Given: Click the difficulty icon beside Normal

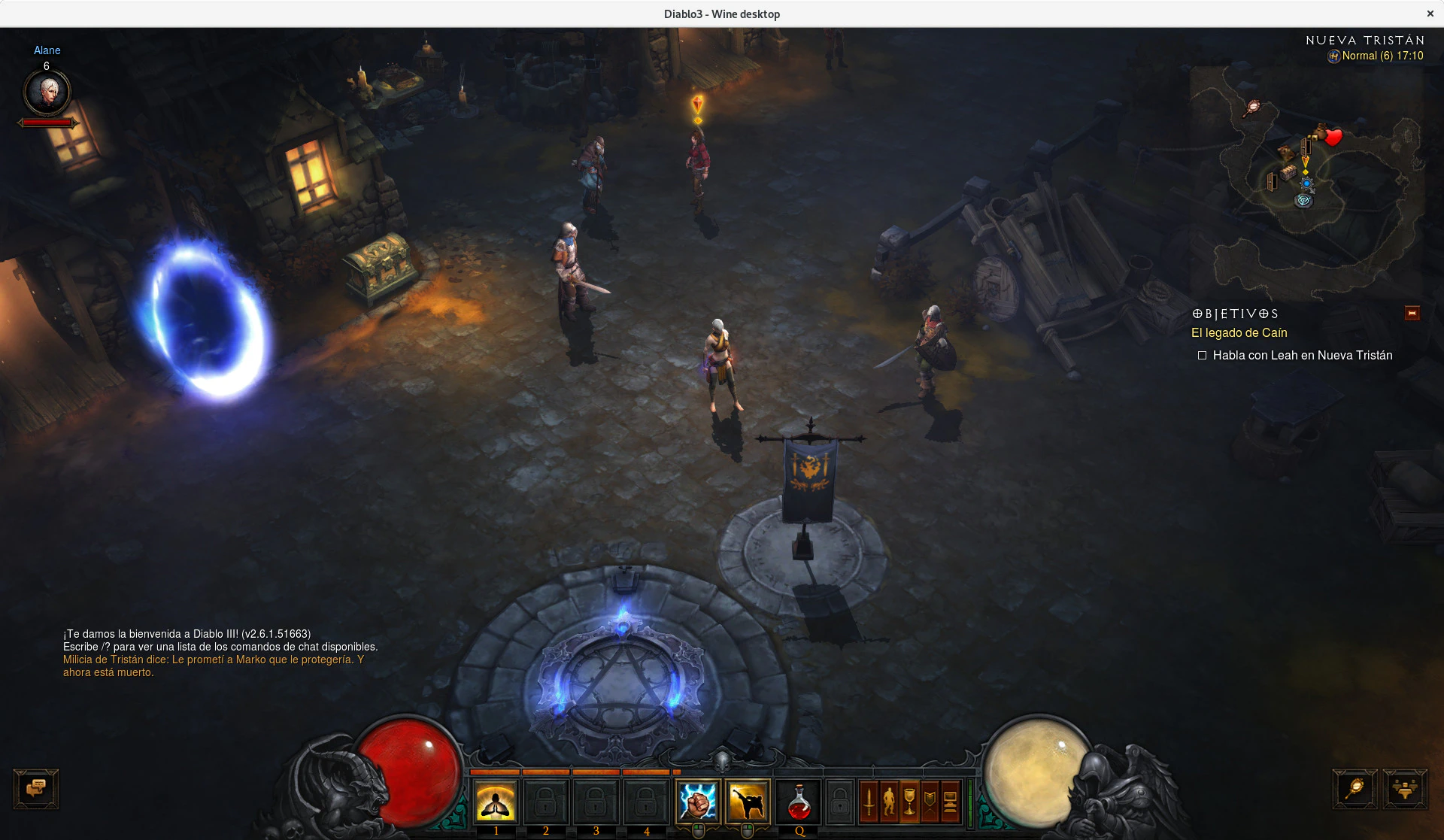Looking at the screenshot, I should (1333, 56).
